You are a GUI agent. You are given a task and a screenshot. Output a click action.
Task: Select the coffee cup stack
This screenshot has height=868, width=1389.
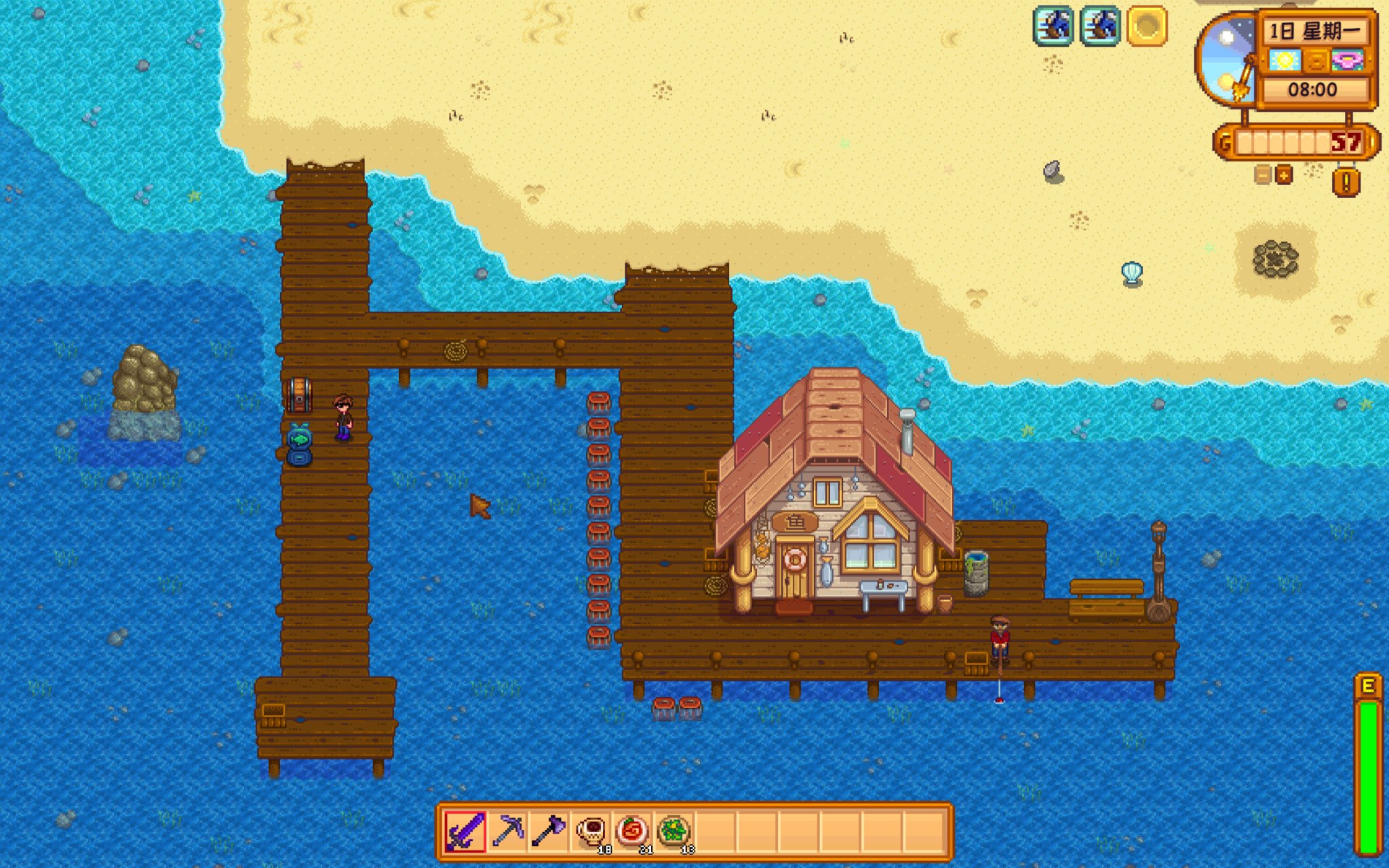tap(591, 831)
